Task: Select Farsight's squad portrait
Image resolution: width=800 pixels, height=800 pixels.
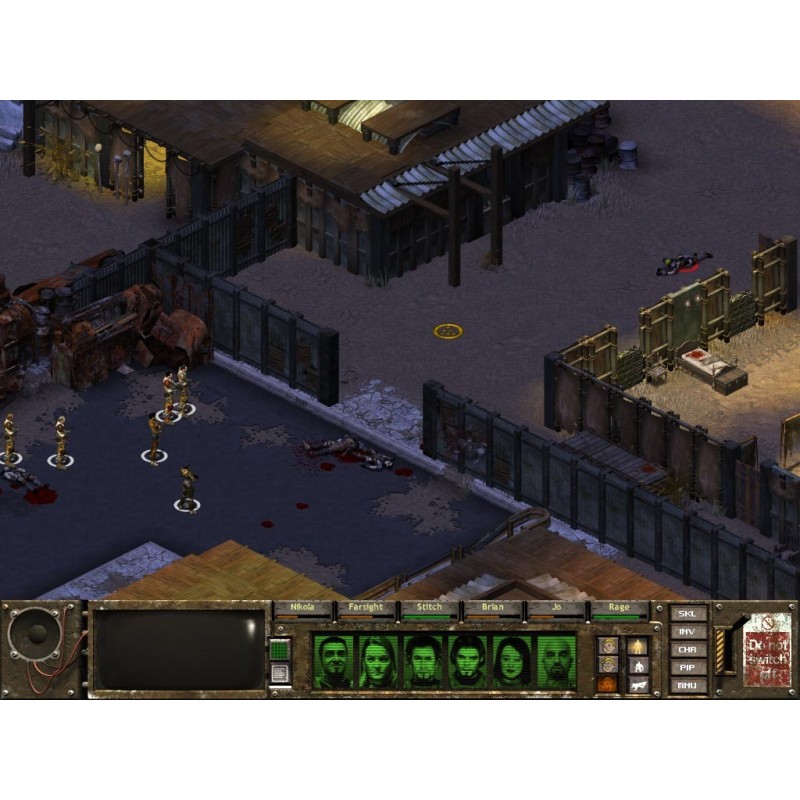Action: click(x=378, y=661)
